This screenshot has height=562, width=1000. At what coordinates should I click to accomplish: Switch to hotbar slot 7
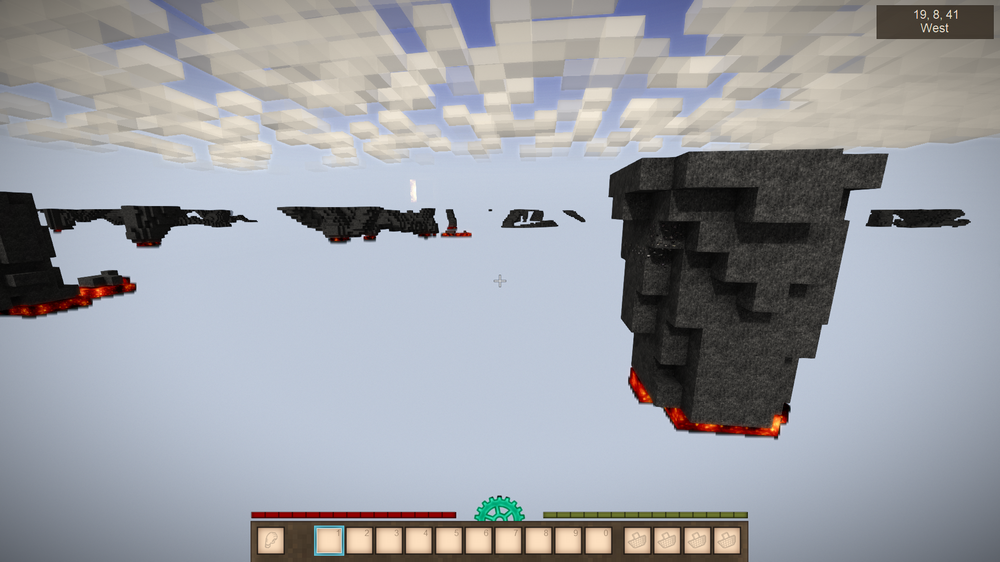pyautogui.click(x=509, y=541)
